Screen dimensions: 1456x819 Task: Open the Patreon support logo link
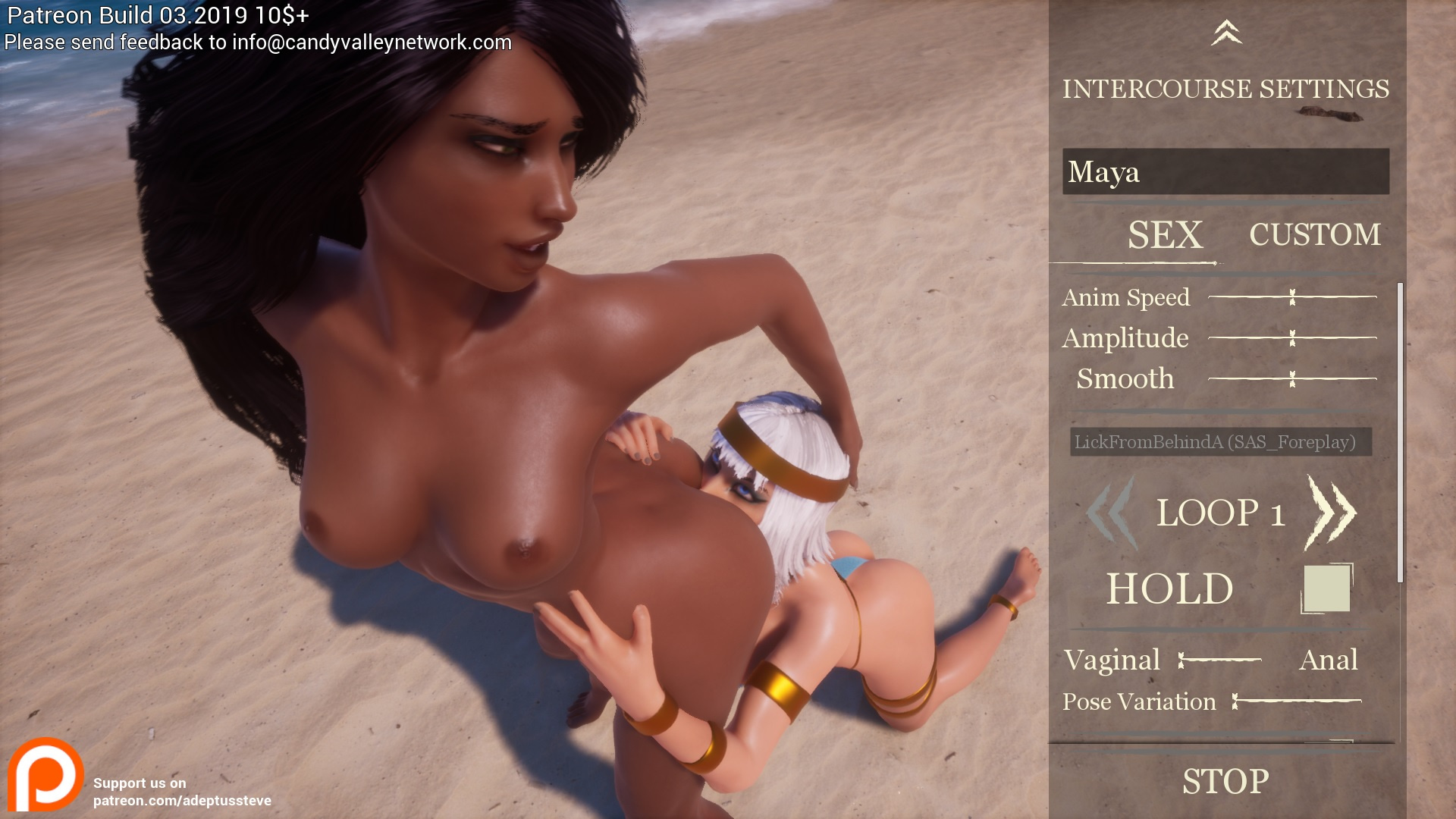point(45,775)
